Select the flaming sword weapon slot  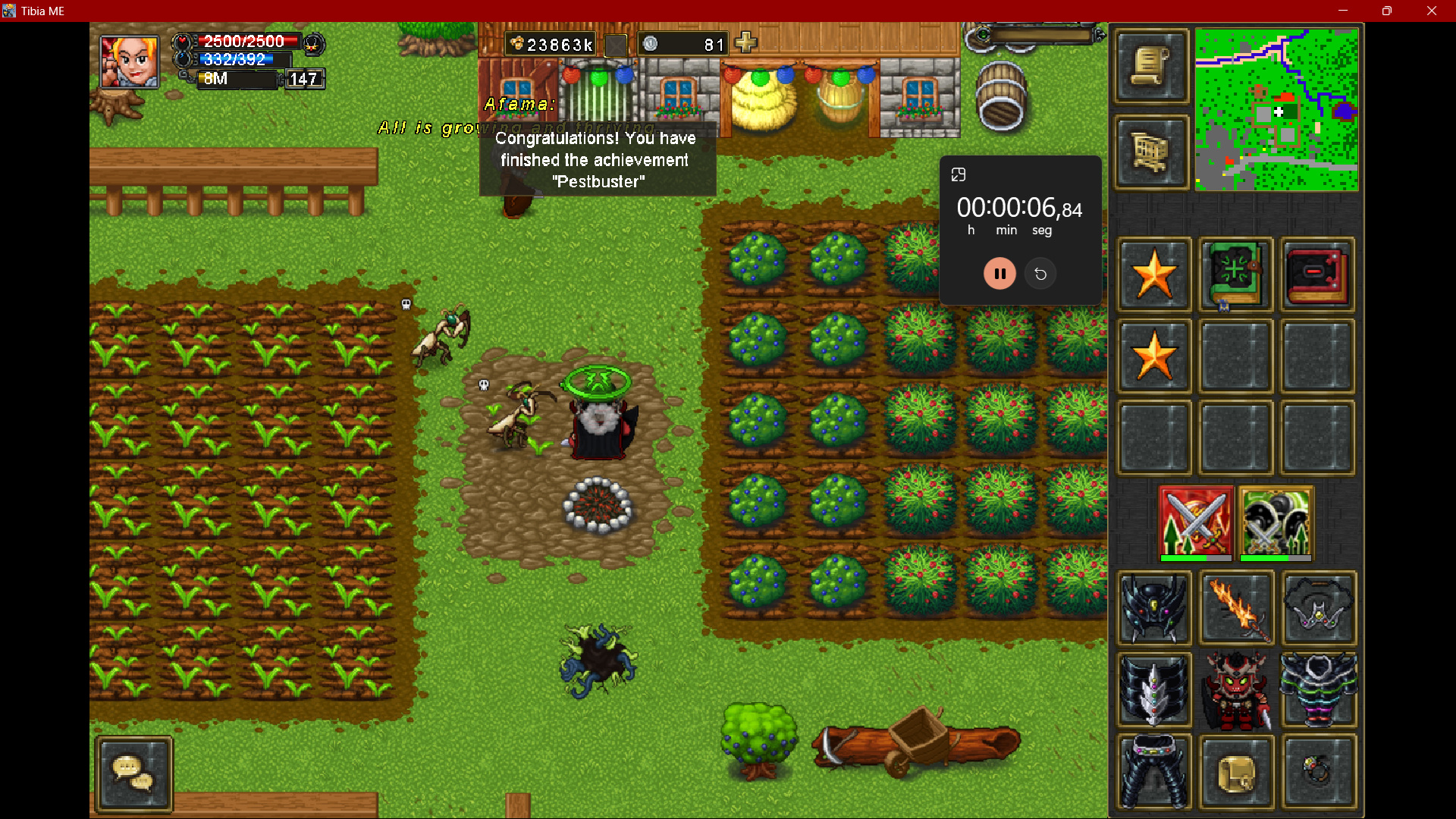pos(1236,608)
